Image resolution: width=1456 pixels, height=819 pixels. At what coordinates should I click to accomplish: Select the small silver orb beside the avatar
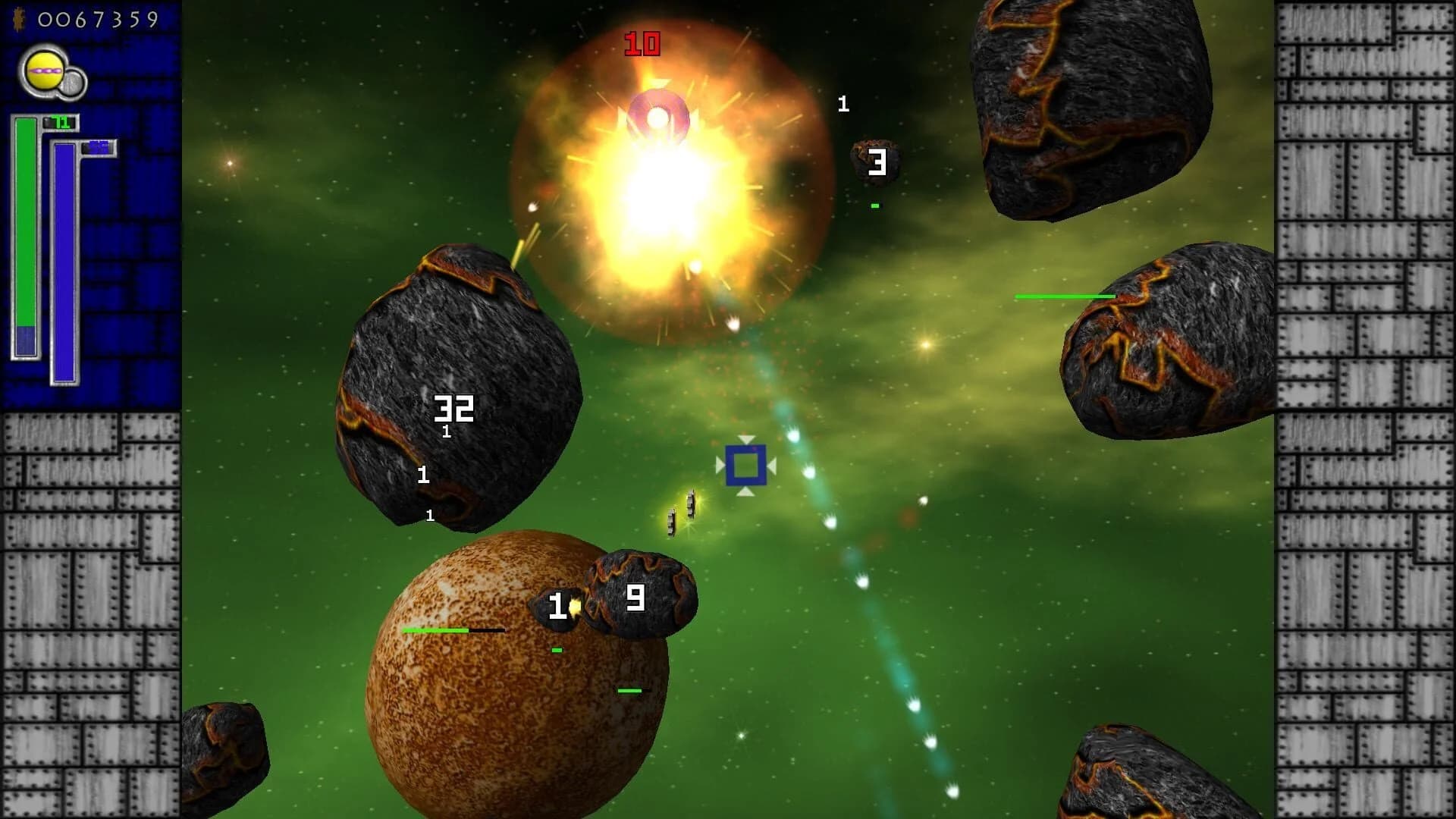pyautogui.click(x=71, y=83)
